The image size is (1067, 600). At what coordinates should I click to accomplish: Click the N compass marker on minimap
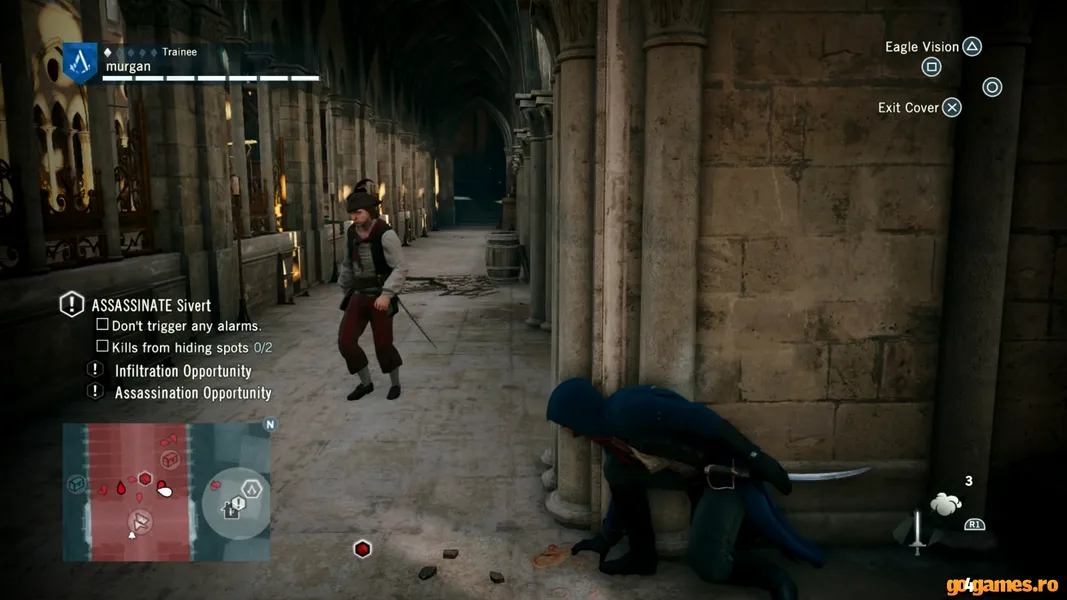(269, 424)
